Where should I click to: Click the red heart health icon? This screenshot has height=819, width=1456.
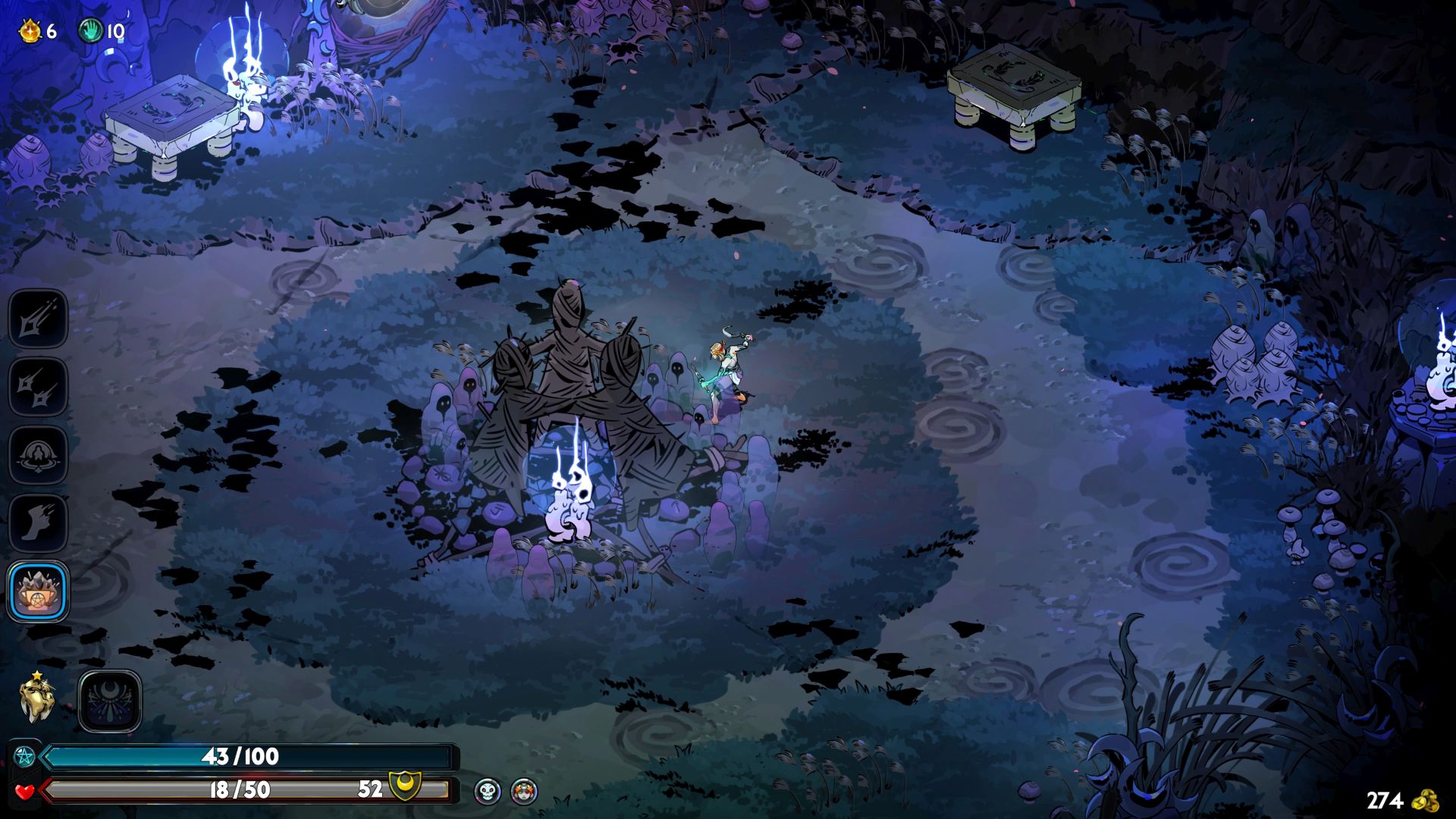pyautogui.click(x=24, y=791)
